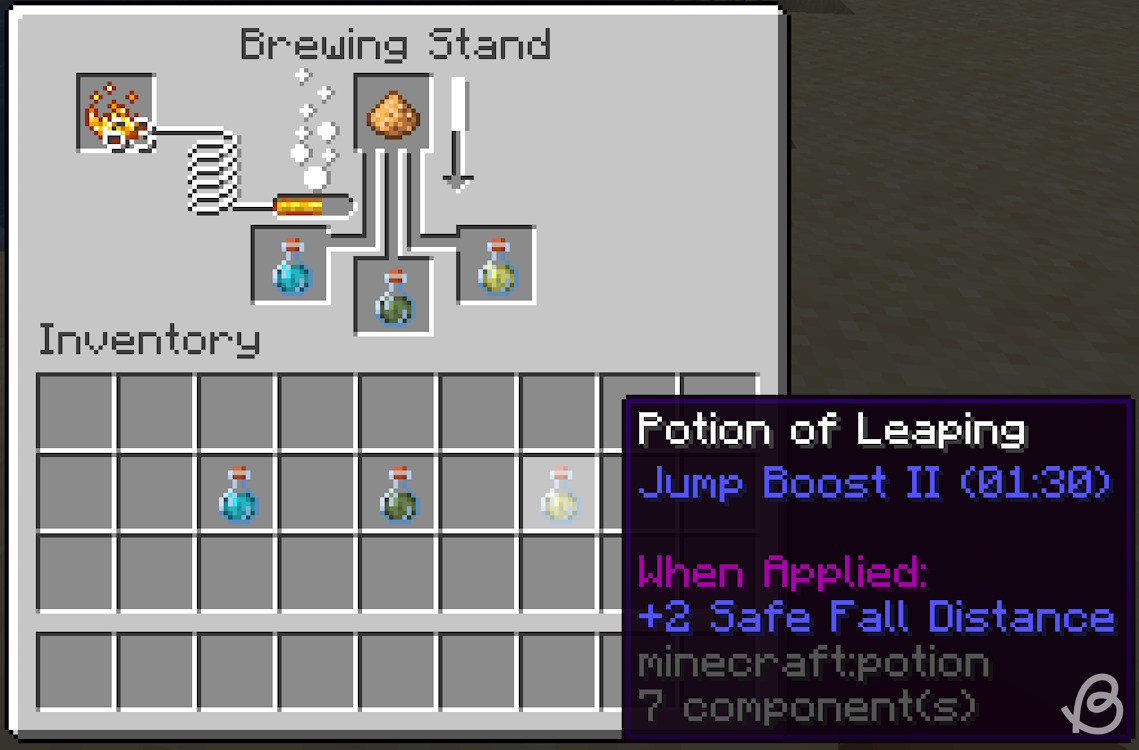Select the blaze powder fuel slot
The width and height of the screenshot is (1139, 750).
tap(116, 113)
